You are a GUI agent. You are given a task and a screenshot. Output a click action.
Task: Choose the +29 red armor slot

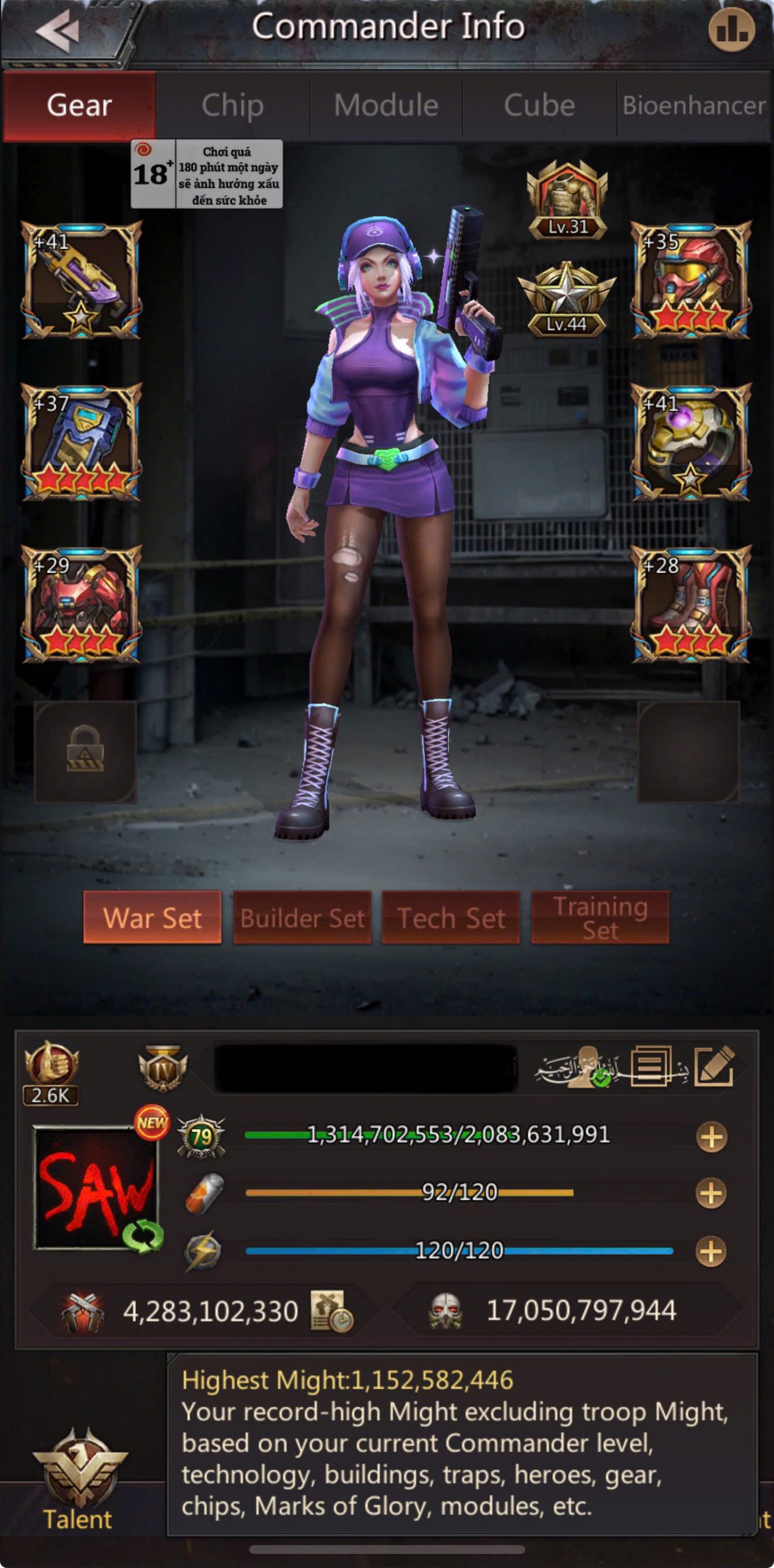pyautogui.click(x=82, y=604)
